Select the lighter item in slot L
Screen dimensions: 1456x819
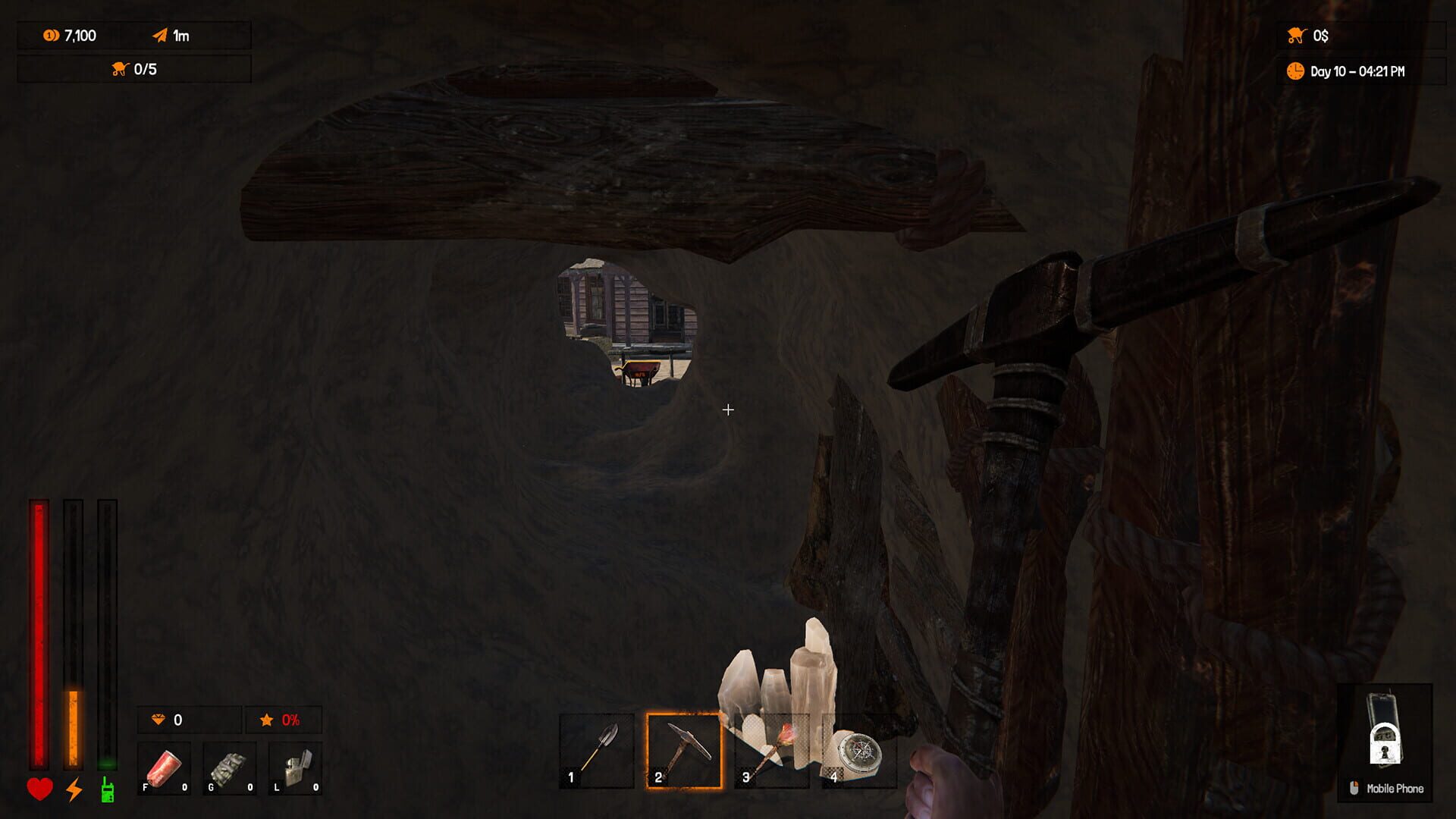click(294, 766)
